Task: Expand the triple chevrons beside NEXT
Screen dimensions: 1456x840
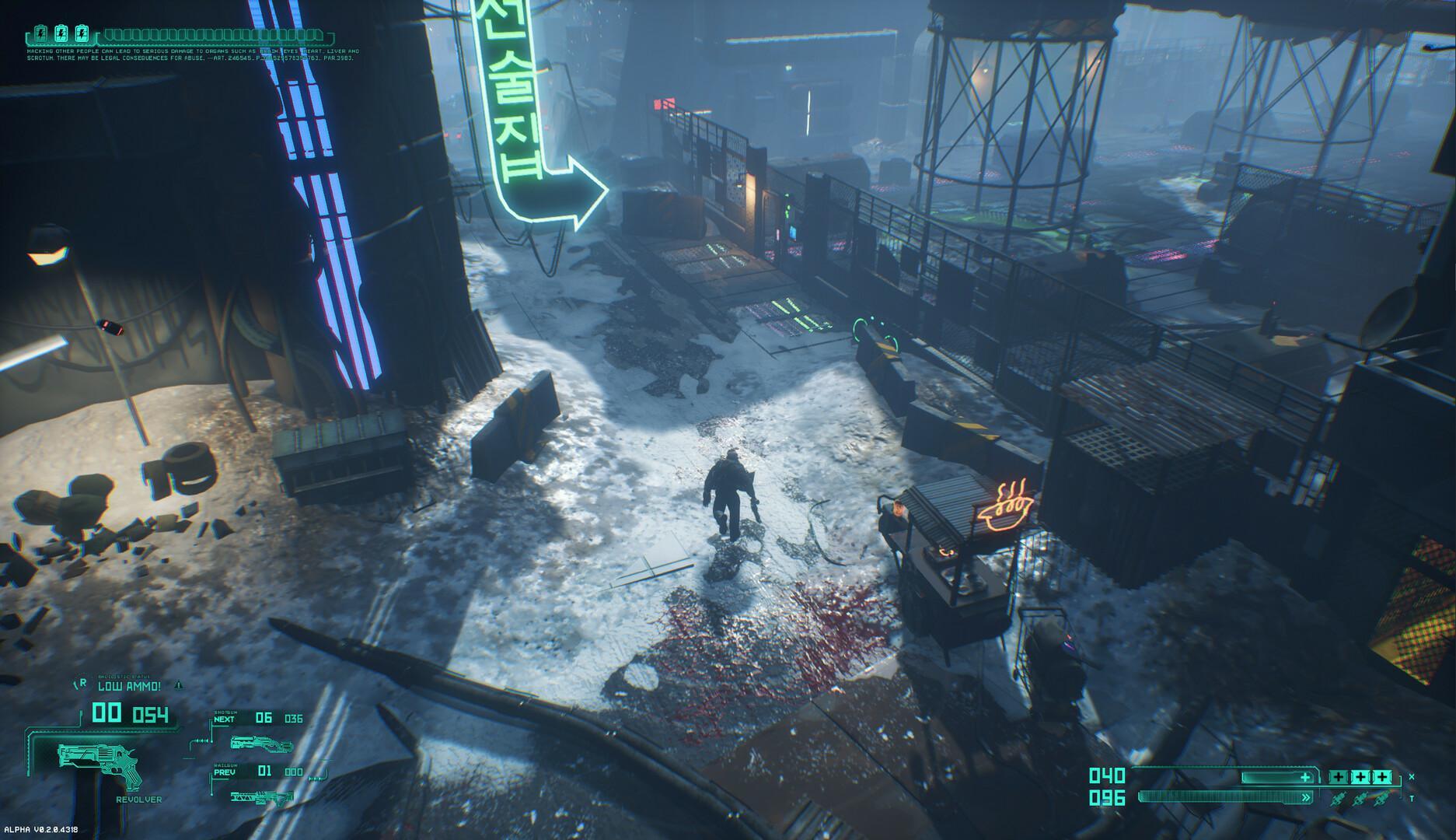Action: pyautogui.click(x=203, y=740)
